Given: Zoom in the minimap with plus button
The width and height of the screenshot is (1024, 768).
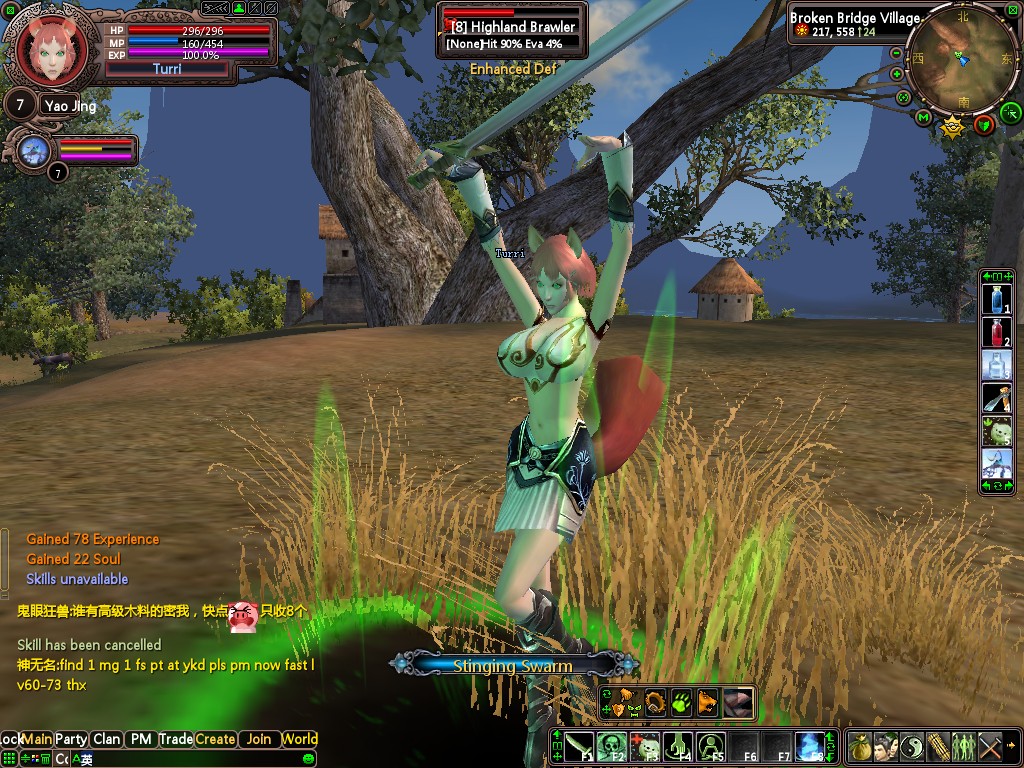Looking at the screenshot, I should click(896, 74).
